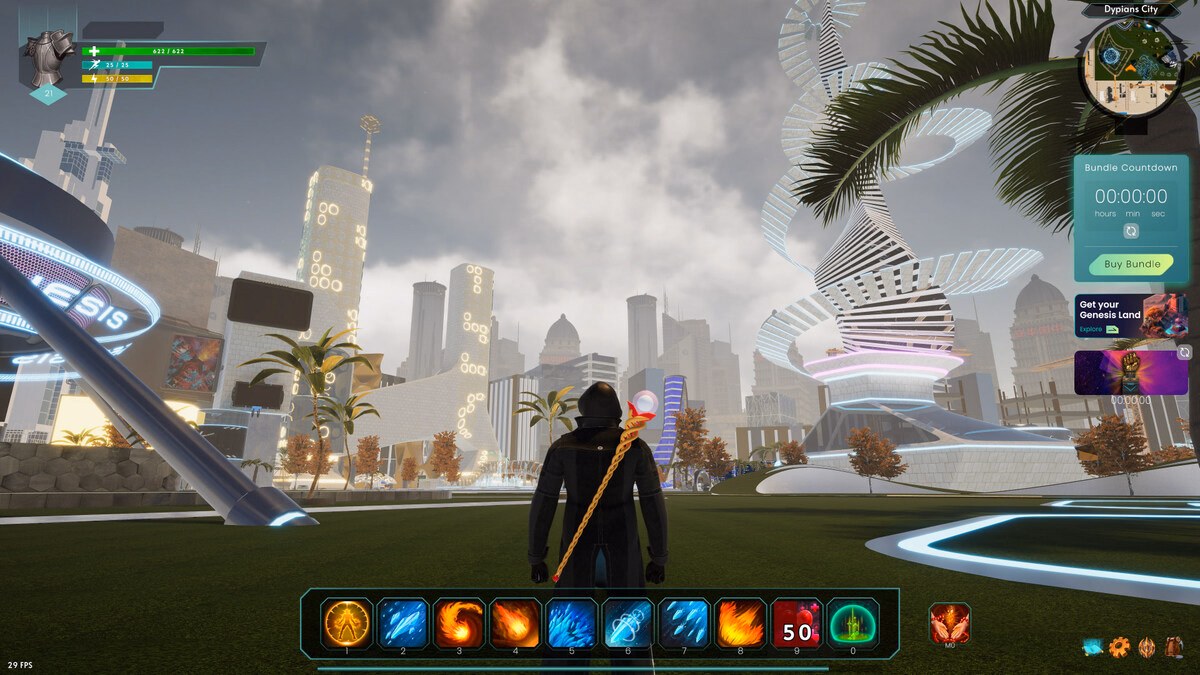
Task: Open the backpack inventory
Action: 1173,647
